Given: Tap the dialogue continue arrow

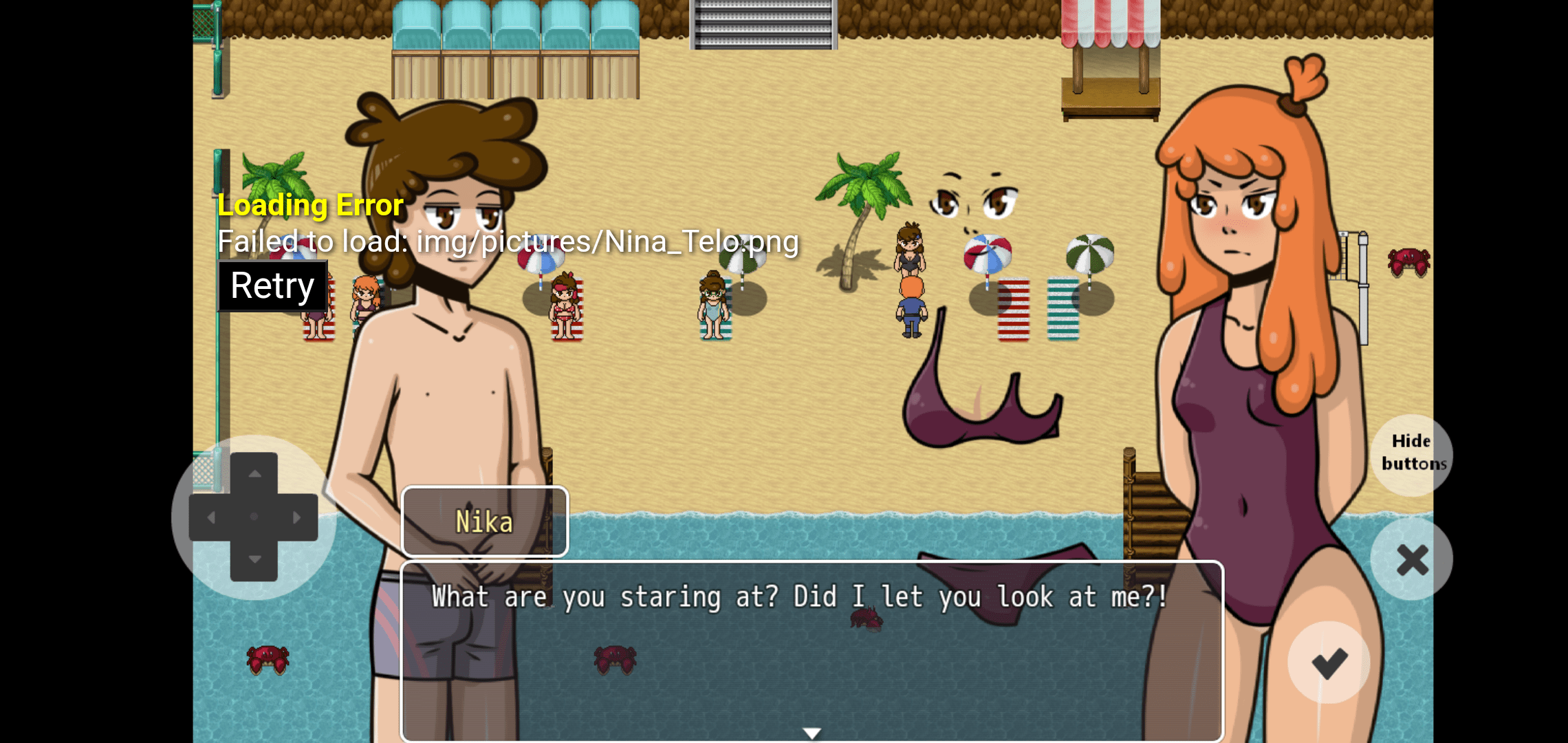Looking at the screenshot, I should click(x=812, y=733).
